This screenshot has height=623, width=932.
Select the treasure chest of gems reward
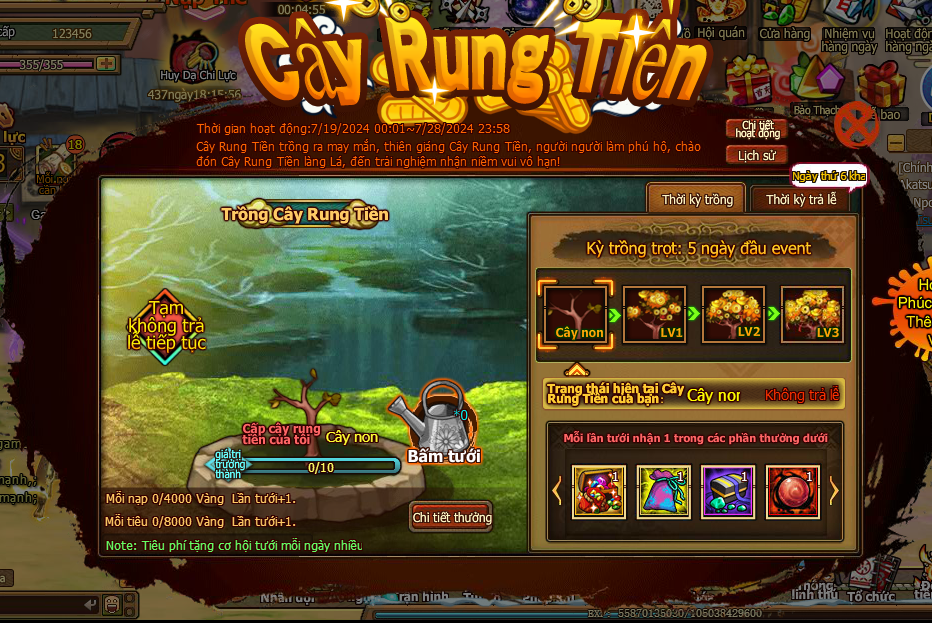pos(599,491)
